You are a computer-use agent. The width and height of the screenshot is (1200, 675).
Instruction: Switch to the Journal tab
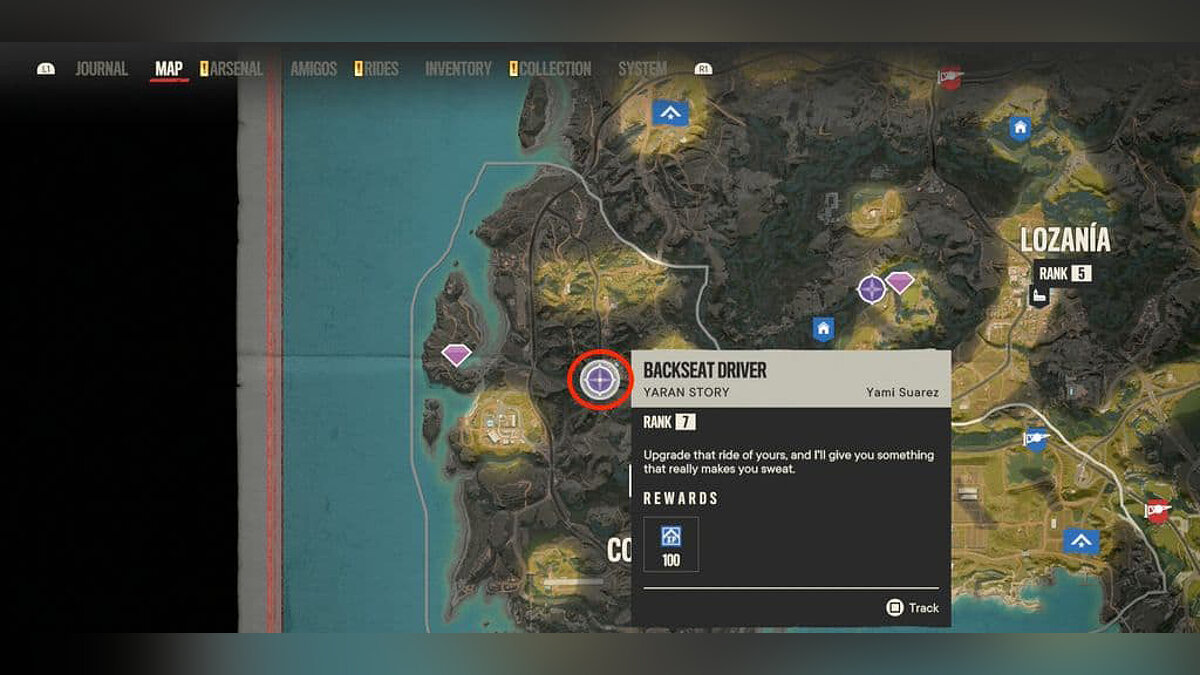[x=102, y=69]
